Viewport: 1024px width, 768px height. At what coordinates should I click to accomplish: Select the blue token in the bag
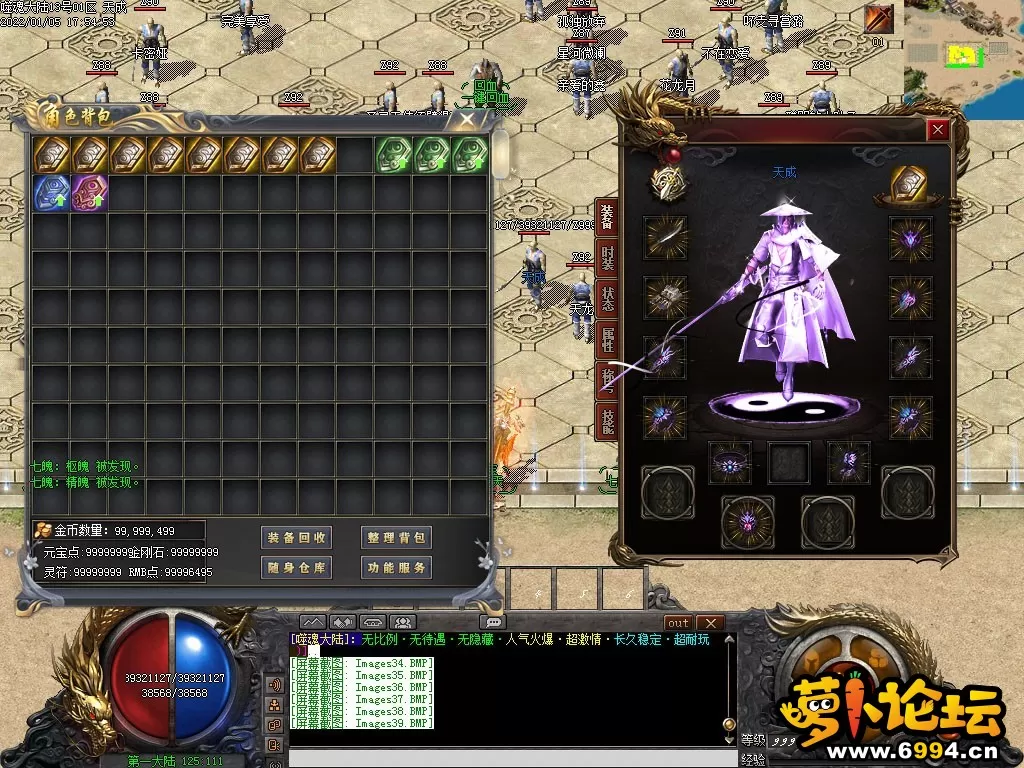51,192
